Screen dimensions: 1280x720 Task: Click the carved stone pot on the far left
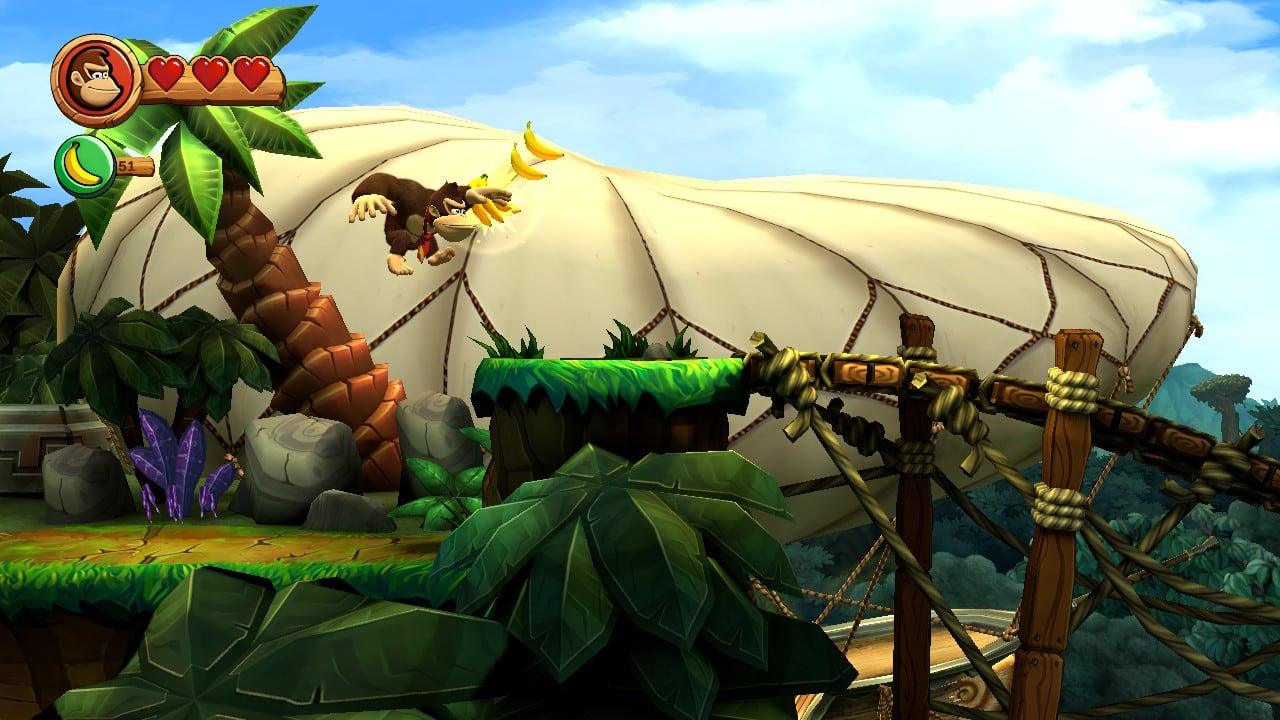pos(40,440)
